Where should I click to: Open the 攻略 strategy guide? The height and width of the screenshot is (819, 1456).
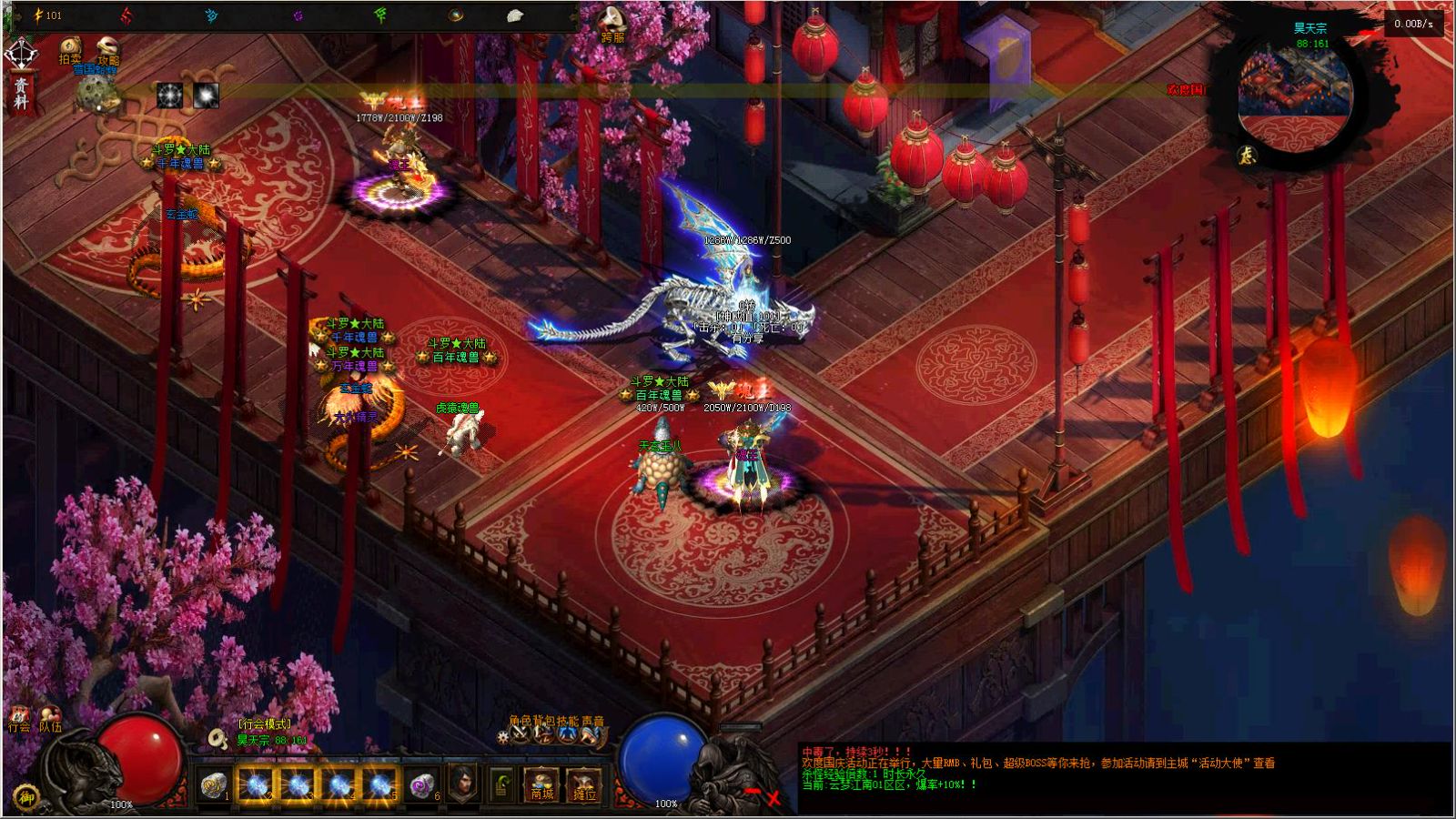click(x=107, y=47)
